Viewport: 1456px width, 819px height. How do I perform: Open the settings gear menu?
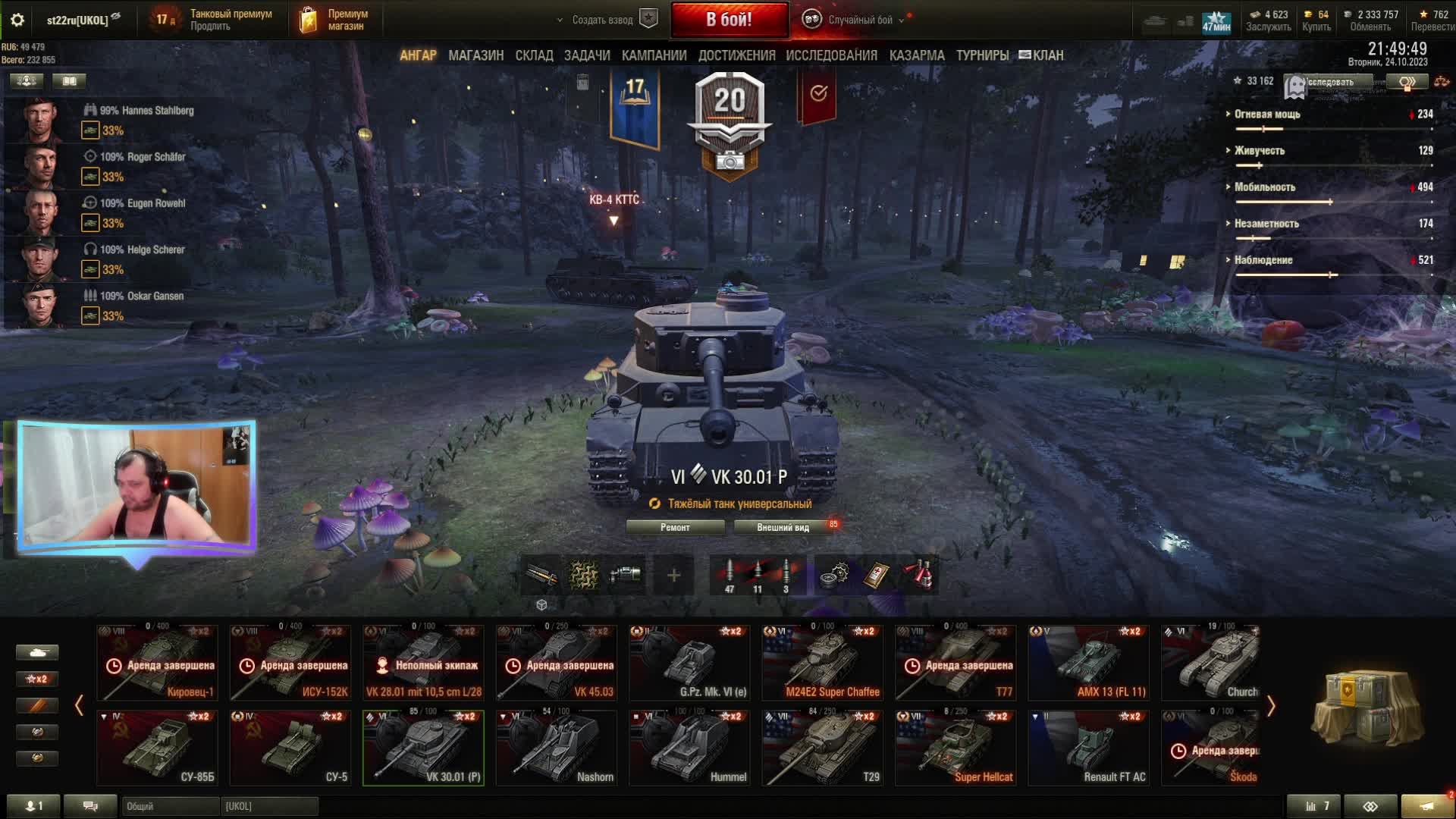[x=17, y=20]
